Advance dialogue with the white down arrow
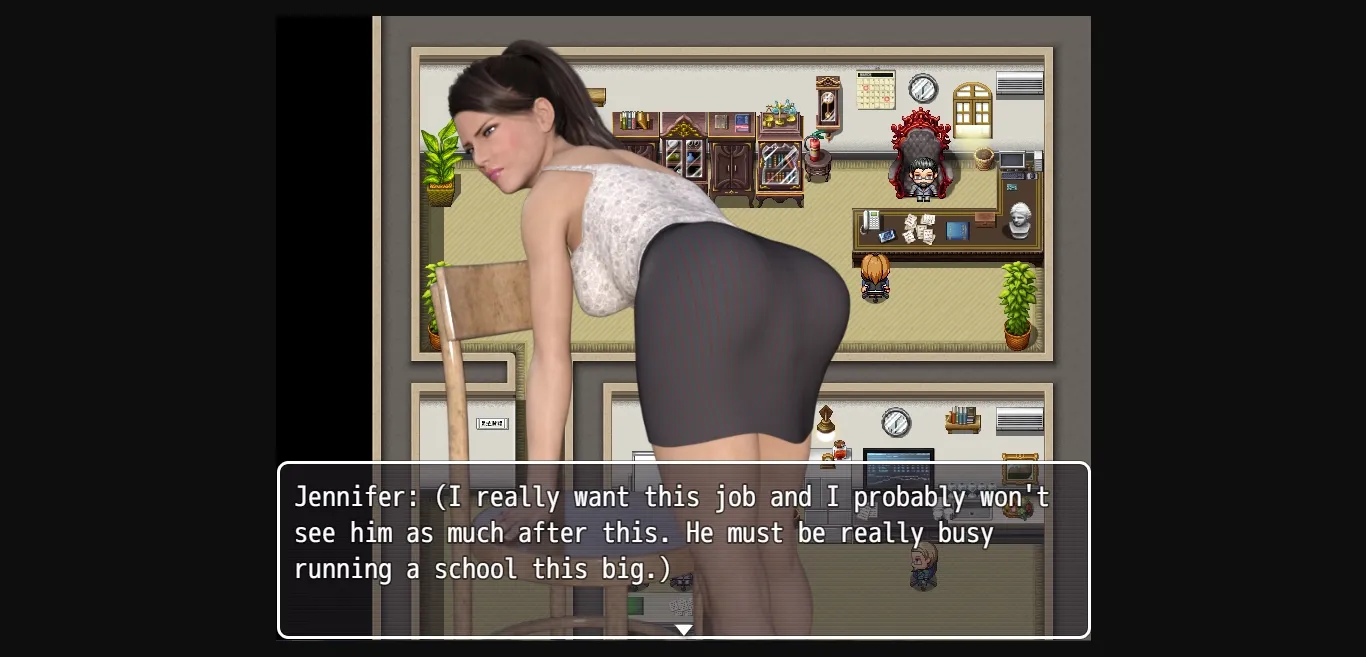This screenshot has height=657, width=1366. pos(683,629)
